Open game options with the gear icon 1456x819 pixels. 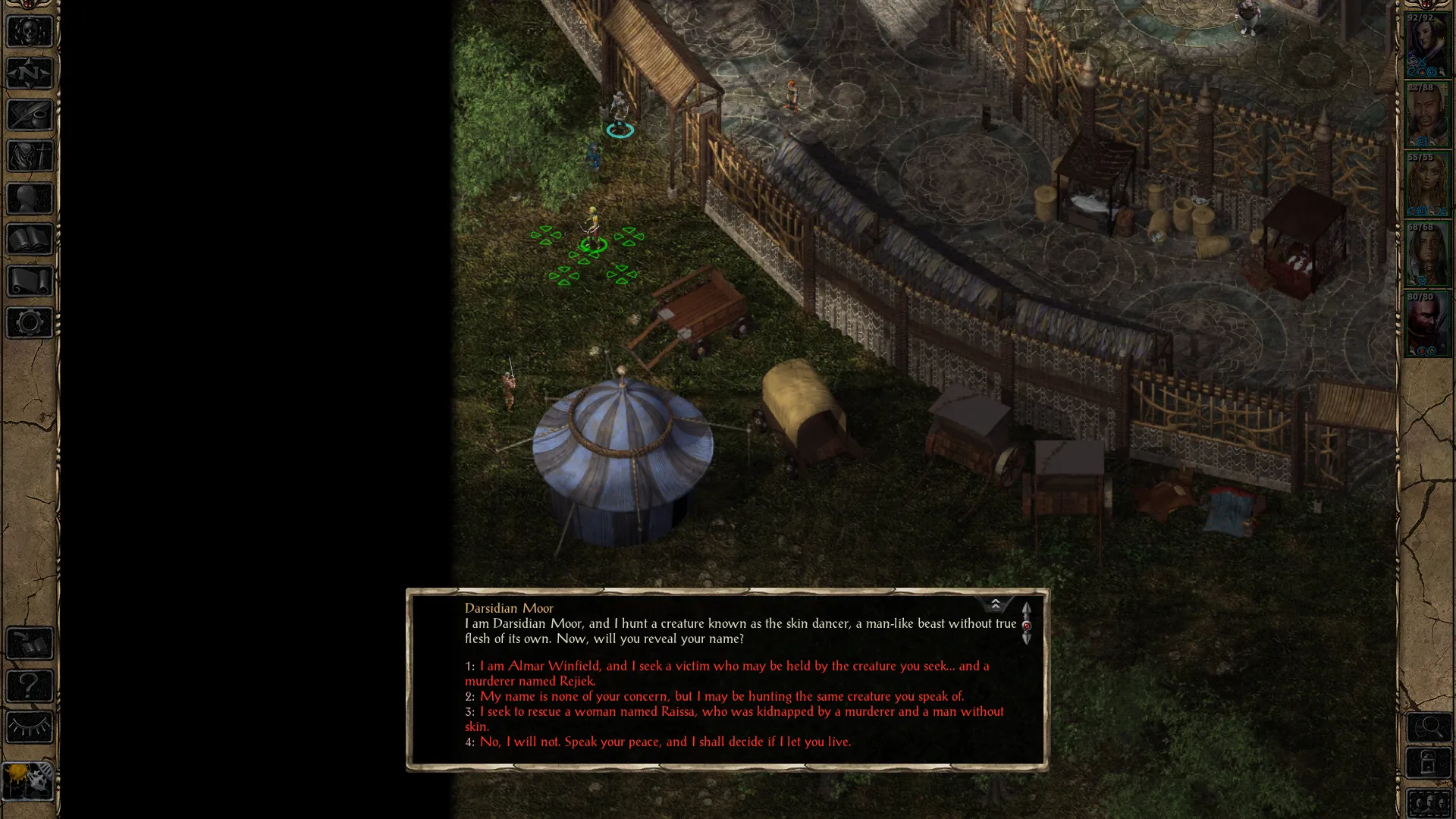coord(30,323)
